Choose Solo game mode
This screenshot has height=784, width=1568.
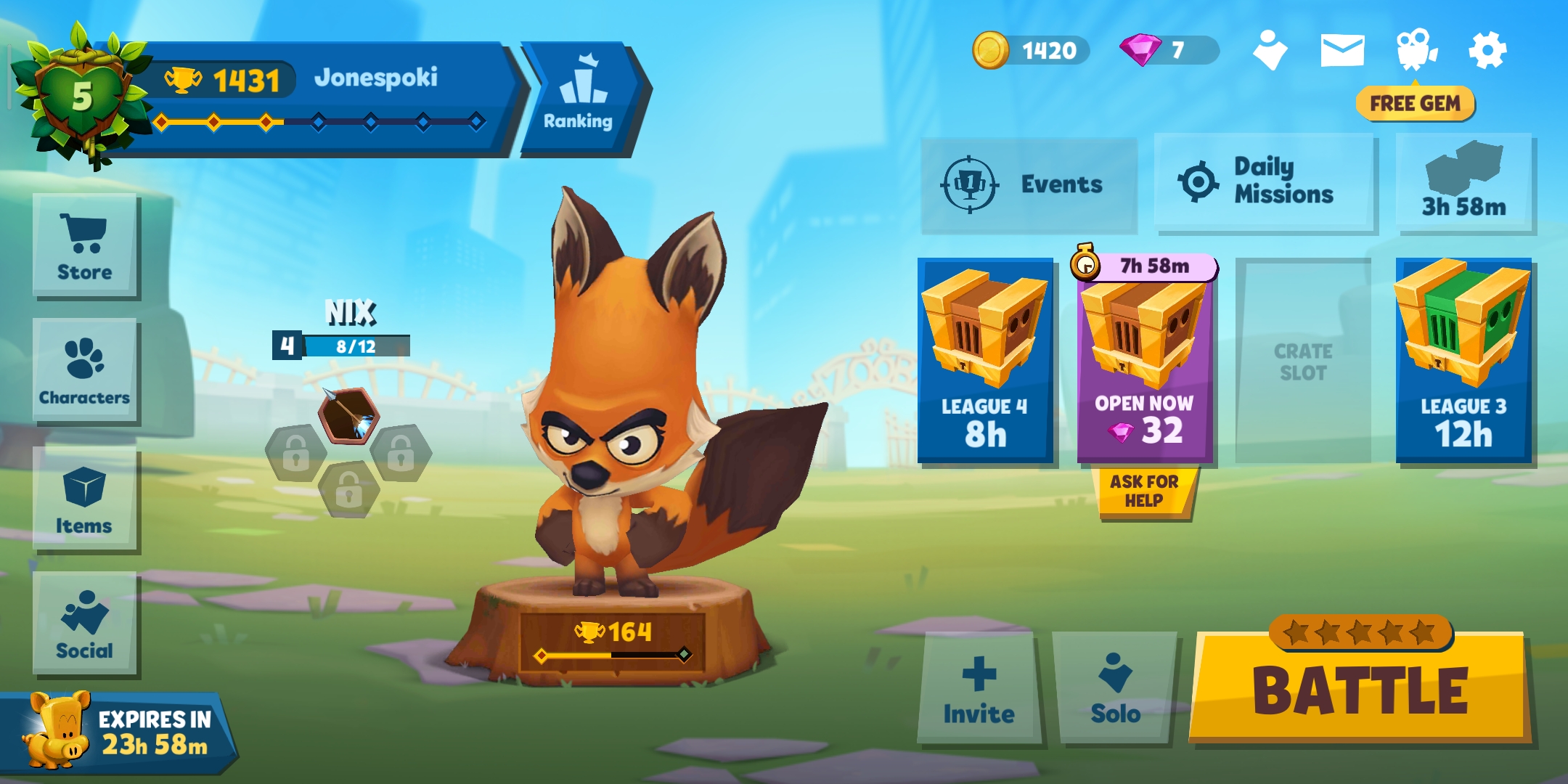pyautogui.click(x=1115, y=687)
